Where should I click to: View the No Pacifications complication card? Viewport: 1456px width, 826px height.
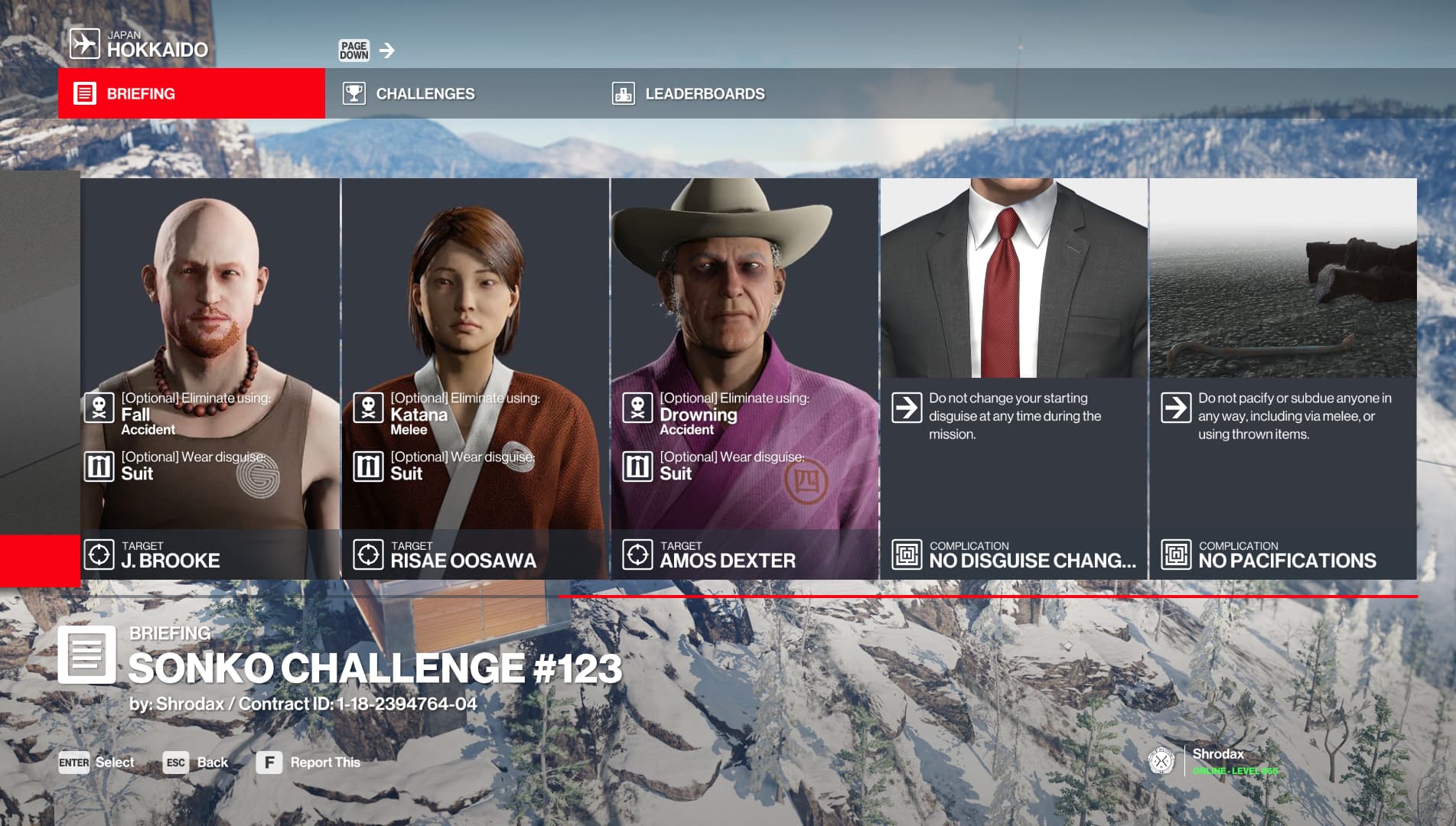point(1283,378)
